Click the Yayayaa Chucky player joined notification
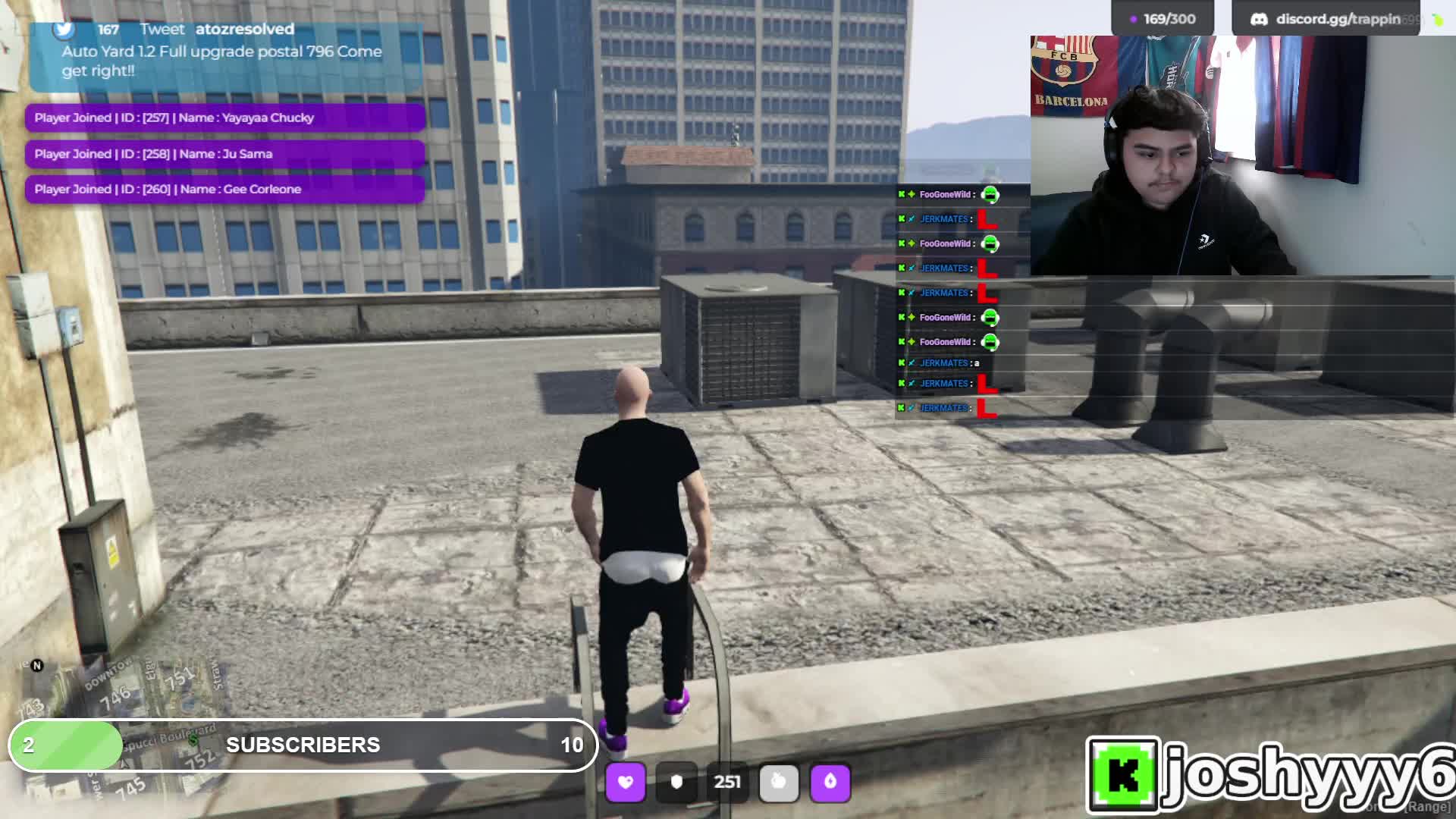This screenshot has height=819, width=1456. pos(224,118)
